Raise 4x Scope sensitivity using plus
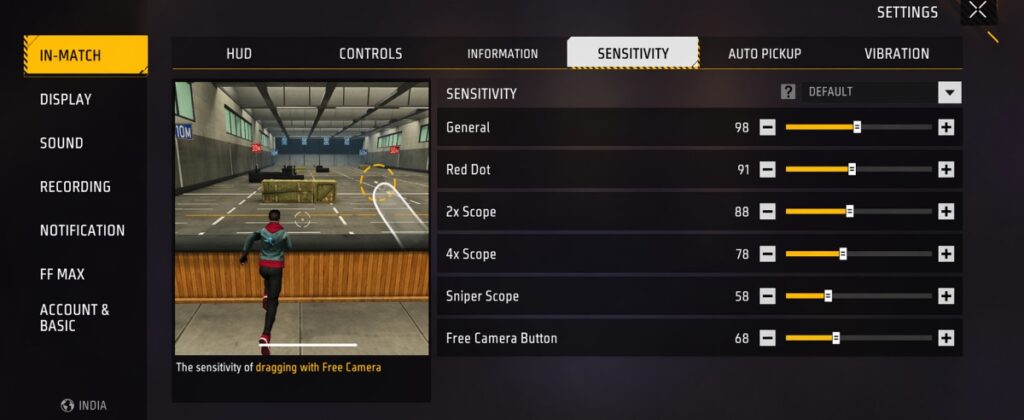The image size is (1024, 420). point(946,254)
